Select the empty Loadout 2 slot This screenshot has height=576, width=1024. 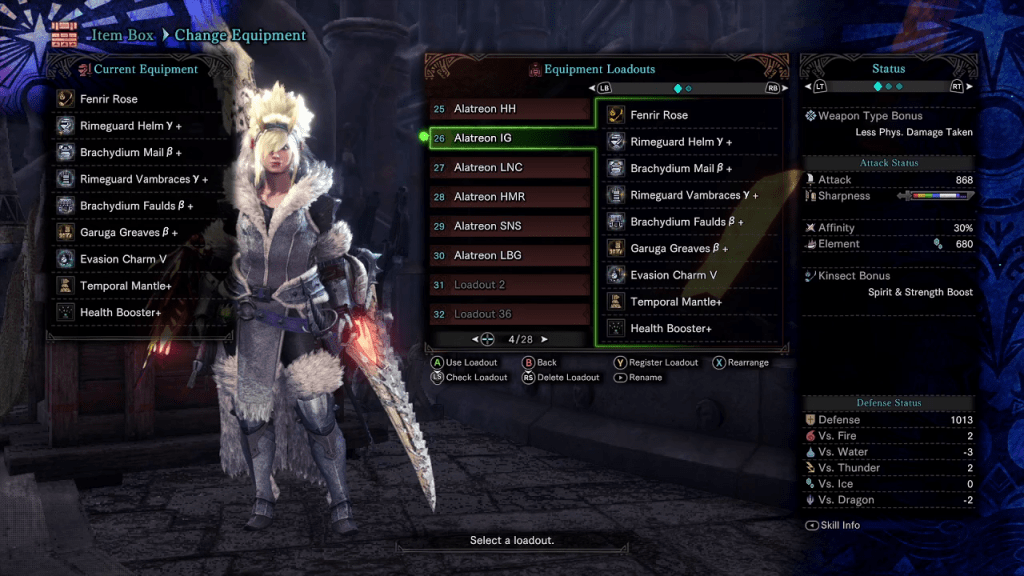point(510,285)
